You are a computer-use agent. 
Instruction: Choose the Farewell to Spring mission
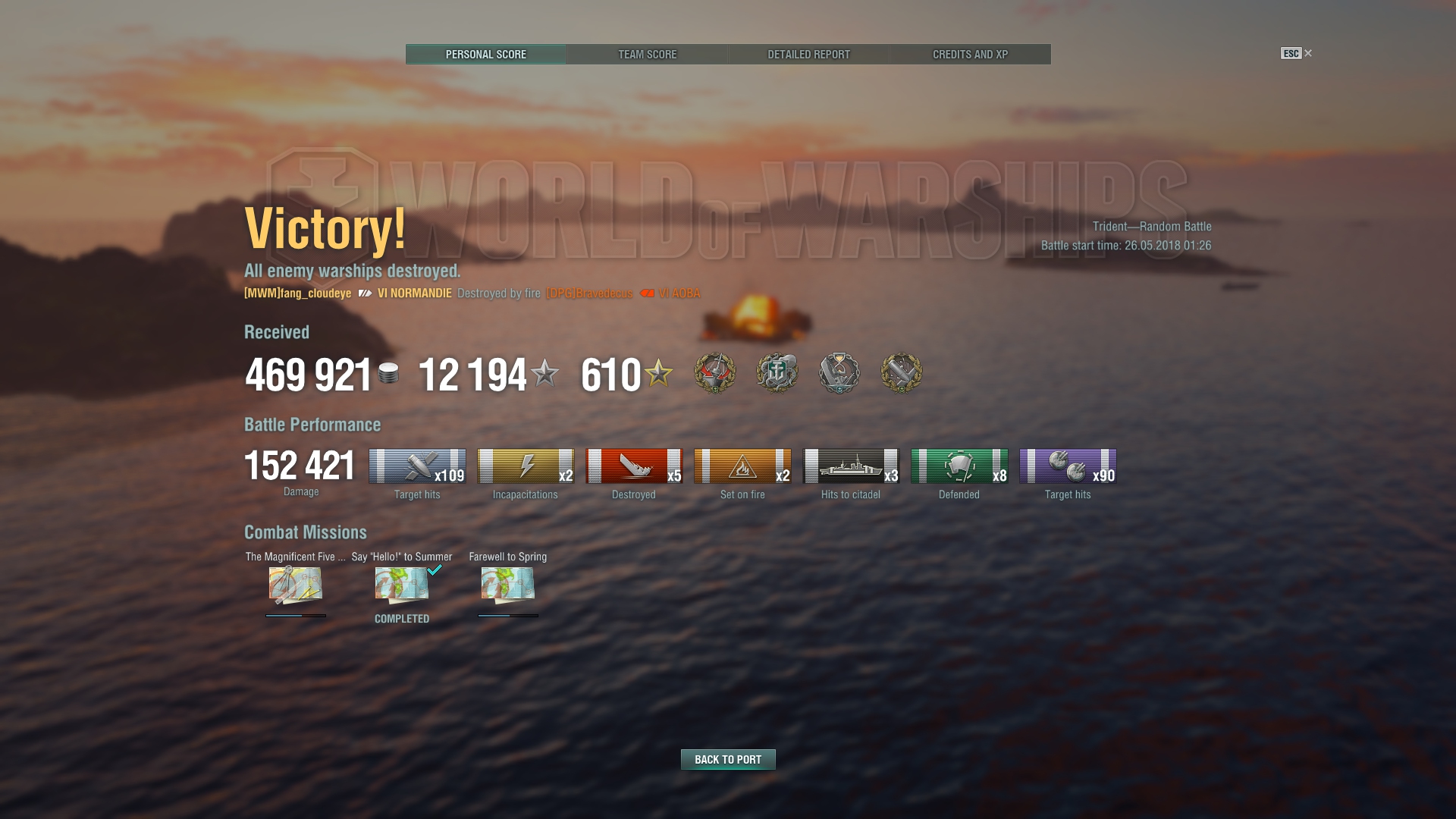pos(508,585)
